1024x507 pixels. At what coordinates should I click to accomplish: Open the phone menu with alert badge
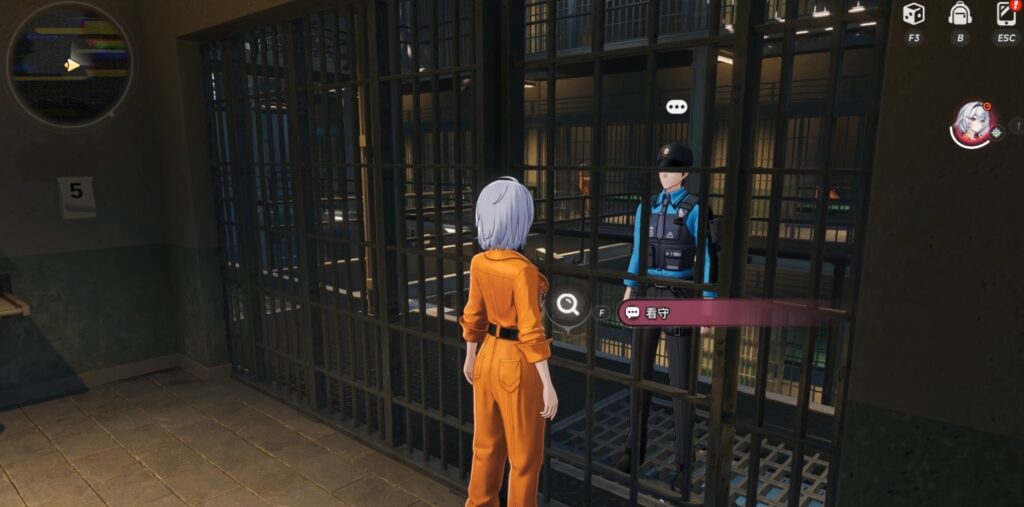[1006, 13]
